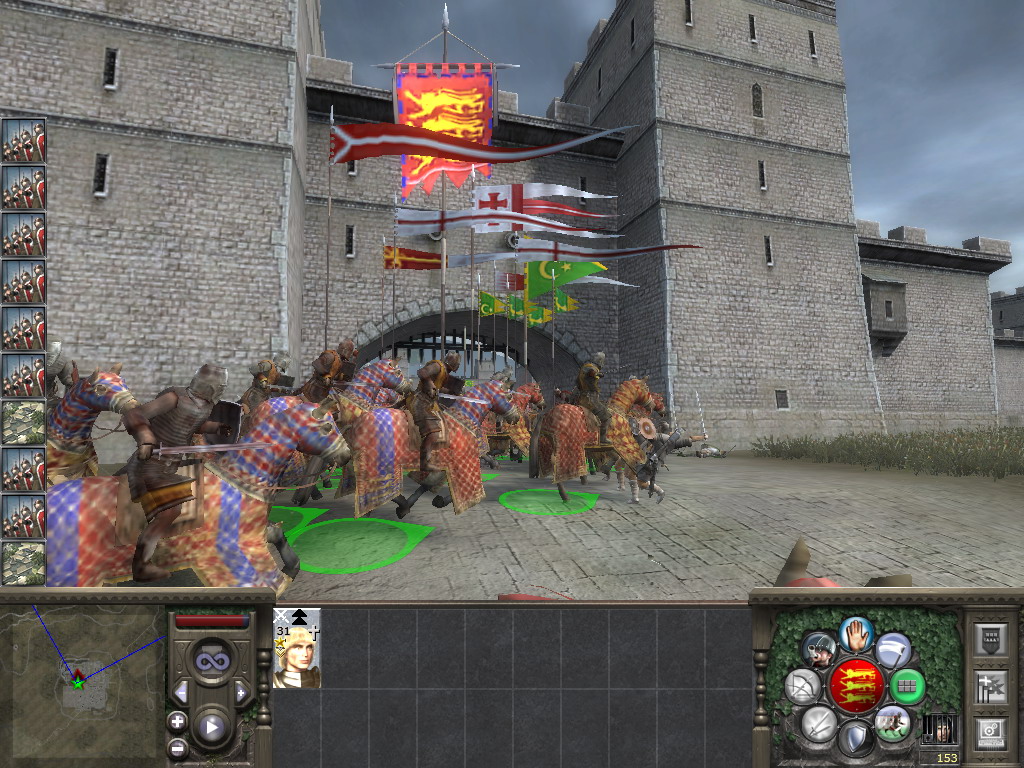Order halt with the raised hand icon
The height and width of the screenshot is (768, 1024).
point(856,633)
